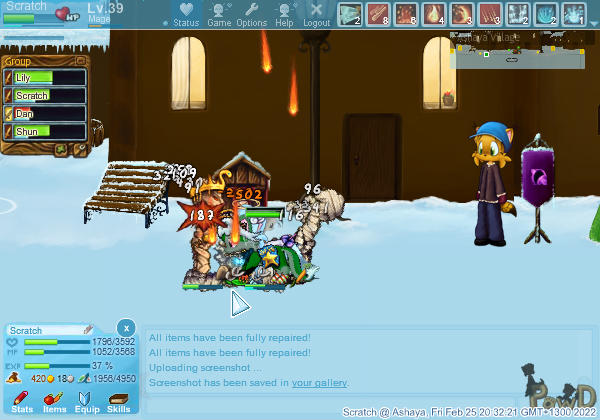Open the Stats panel

[22, 401]
